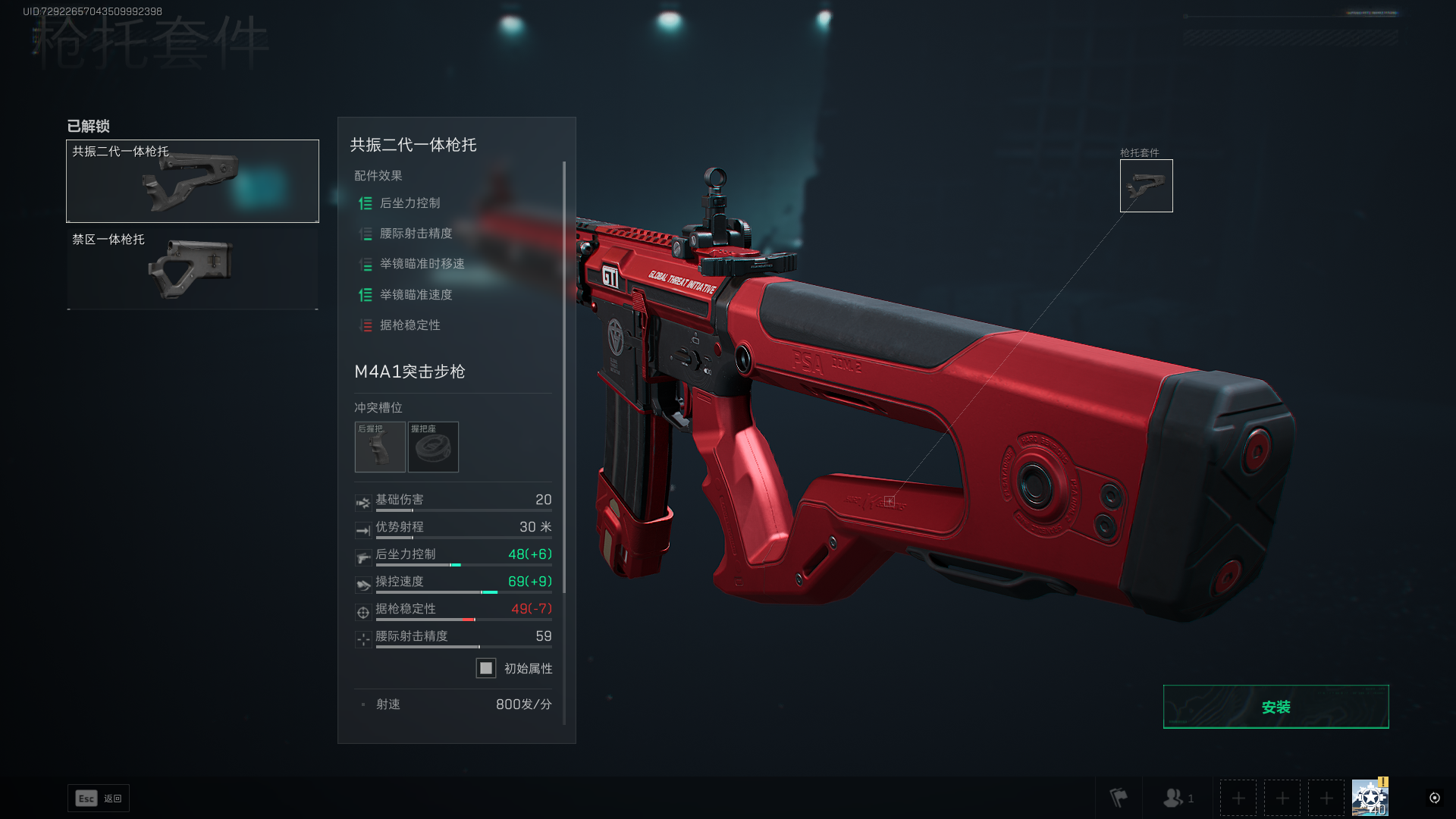Go back with the 返回 button

(x=99, y=798)
